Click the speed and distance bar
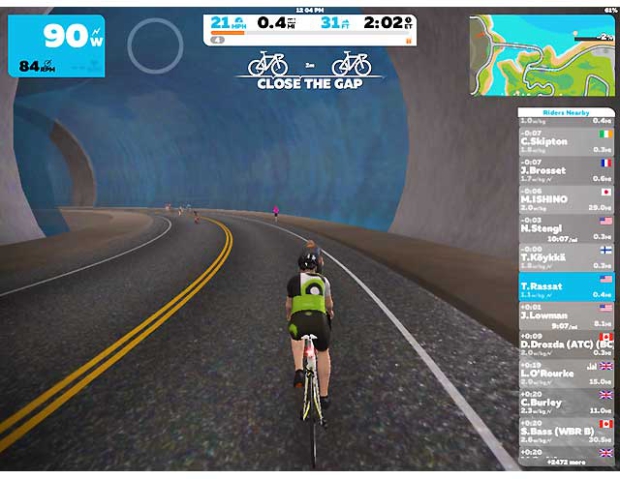This screenshot has height=479, width=620. tap(310, 28)
